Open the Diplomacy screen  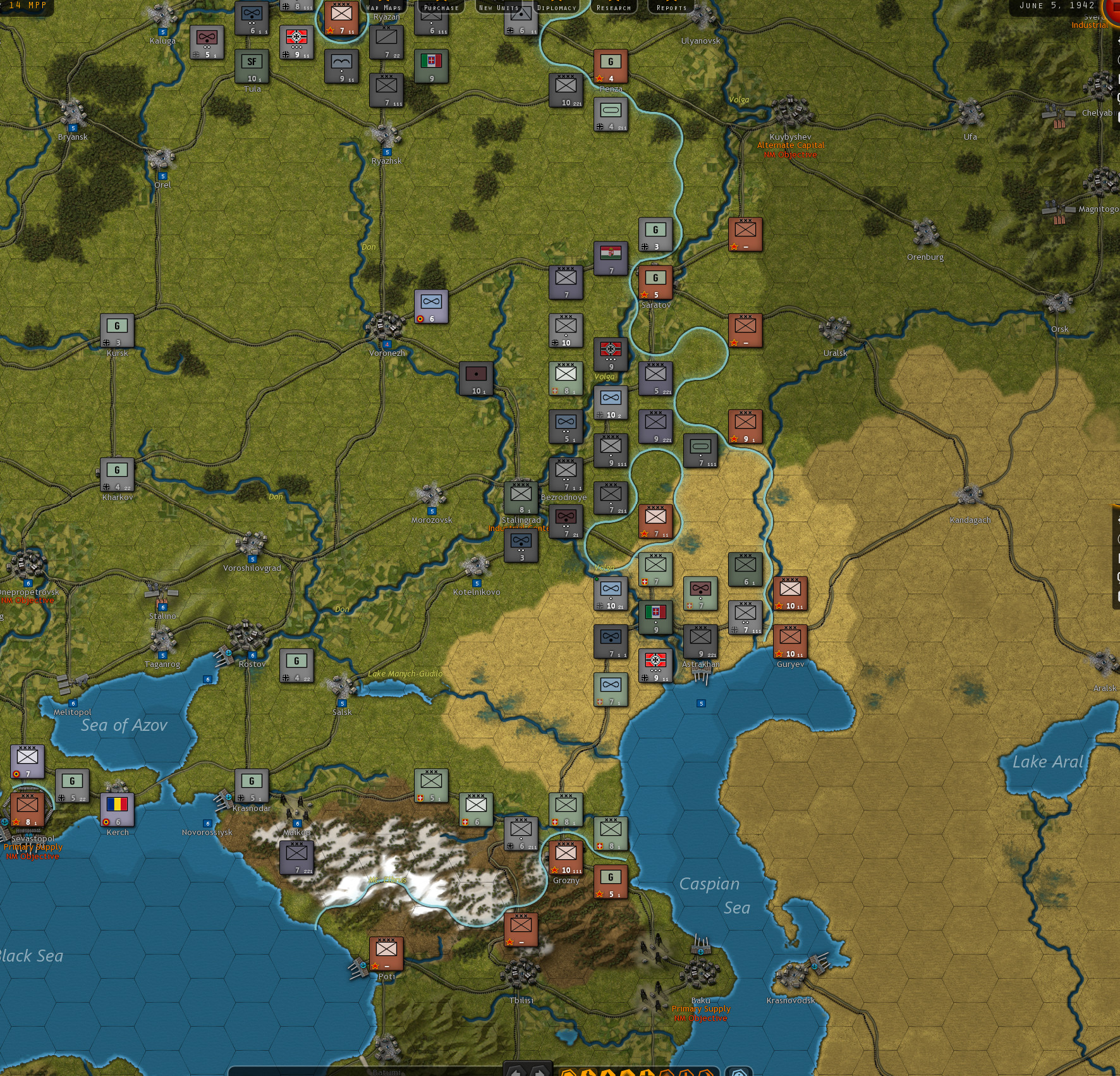click(x=557, y=8)
